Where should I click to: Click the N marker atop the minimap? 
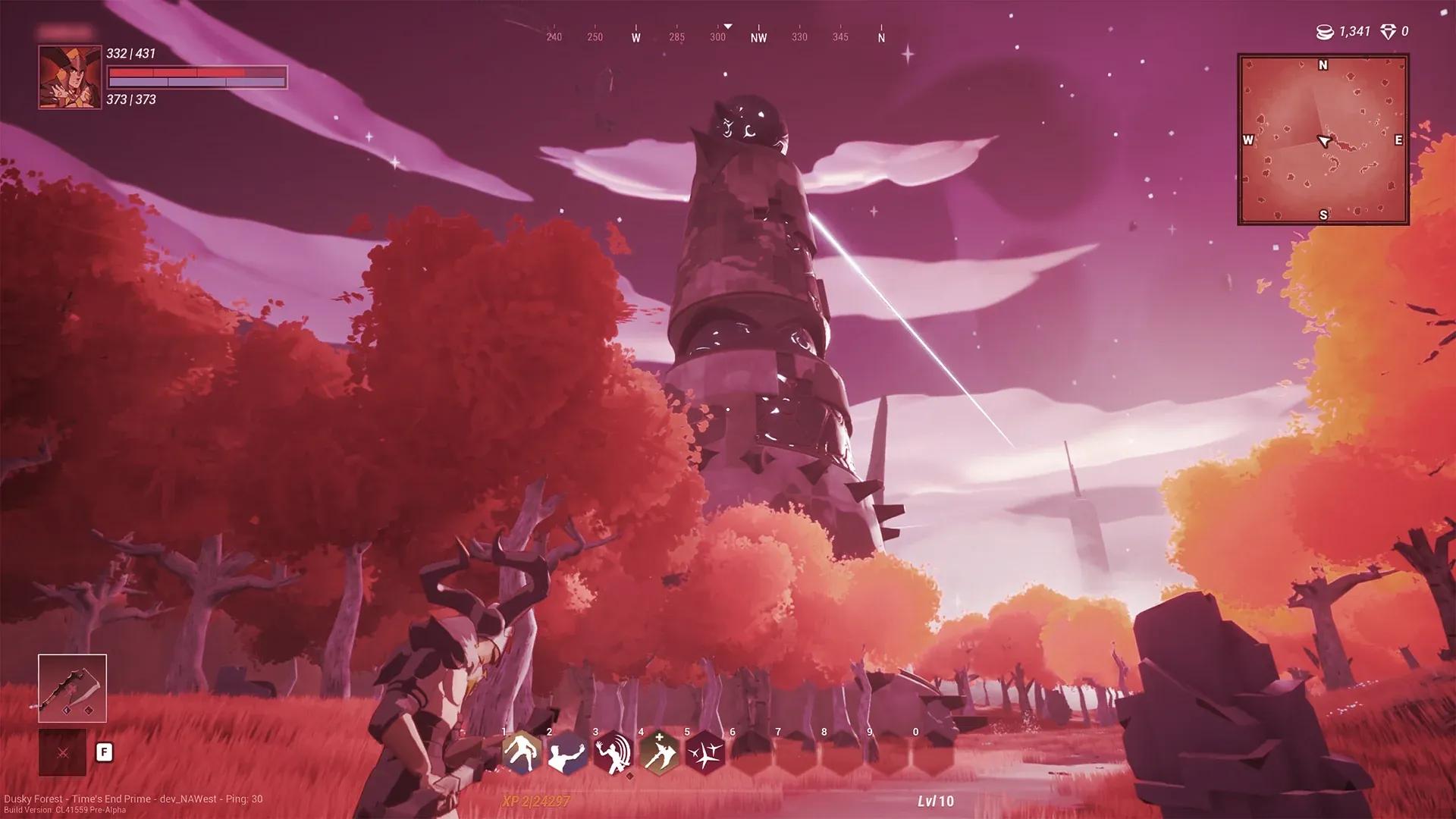pyautogui.click(x=1323, y=65)
